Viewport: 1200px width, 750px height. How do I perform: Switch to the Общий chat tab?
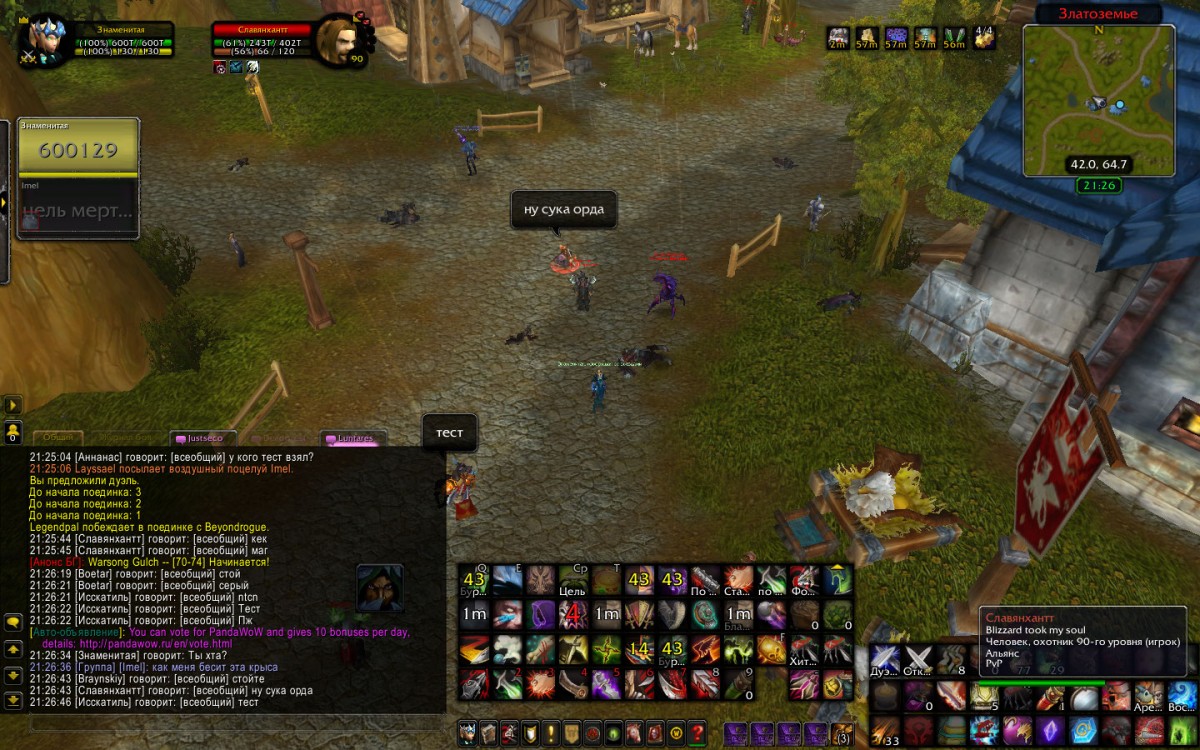click(57, 438)
